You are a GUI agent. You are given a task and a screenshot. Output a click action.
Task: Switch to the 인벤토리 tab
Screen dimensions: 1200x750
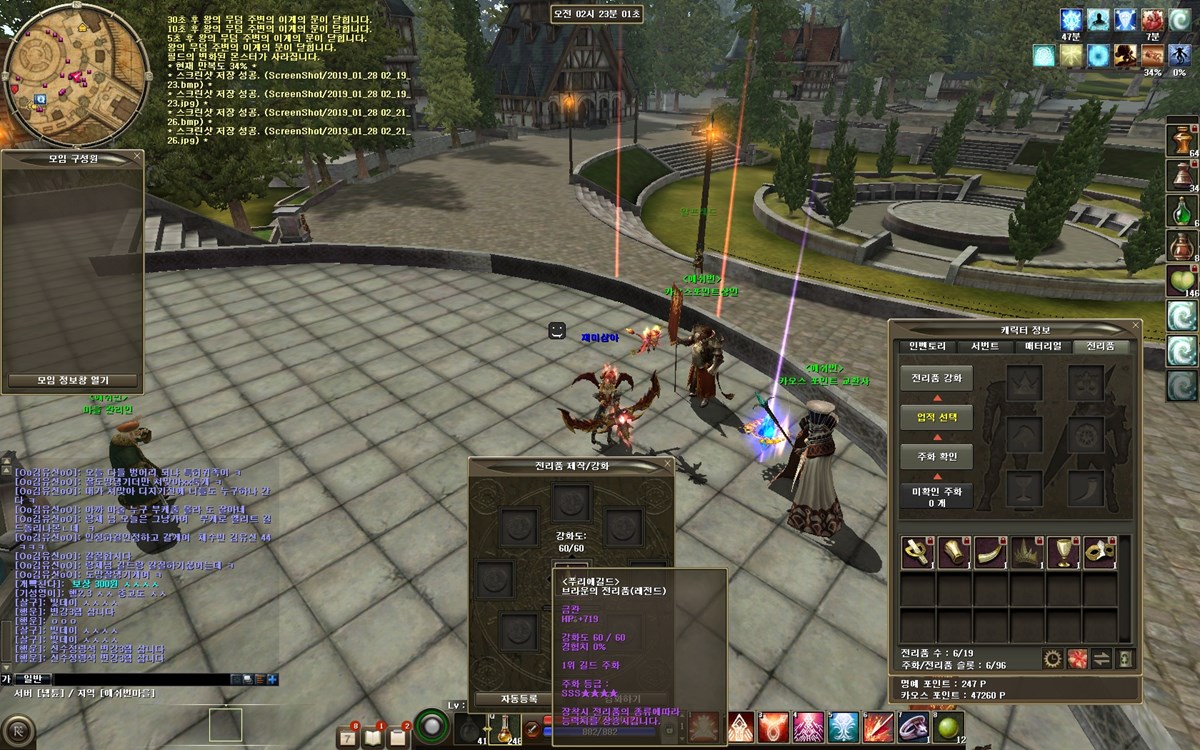pos(927,346)
